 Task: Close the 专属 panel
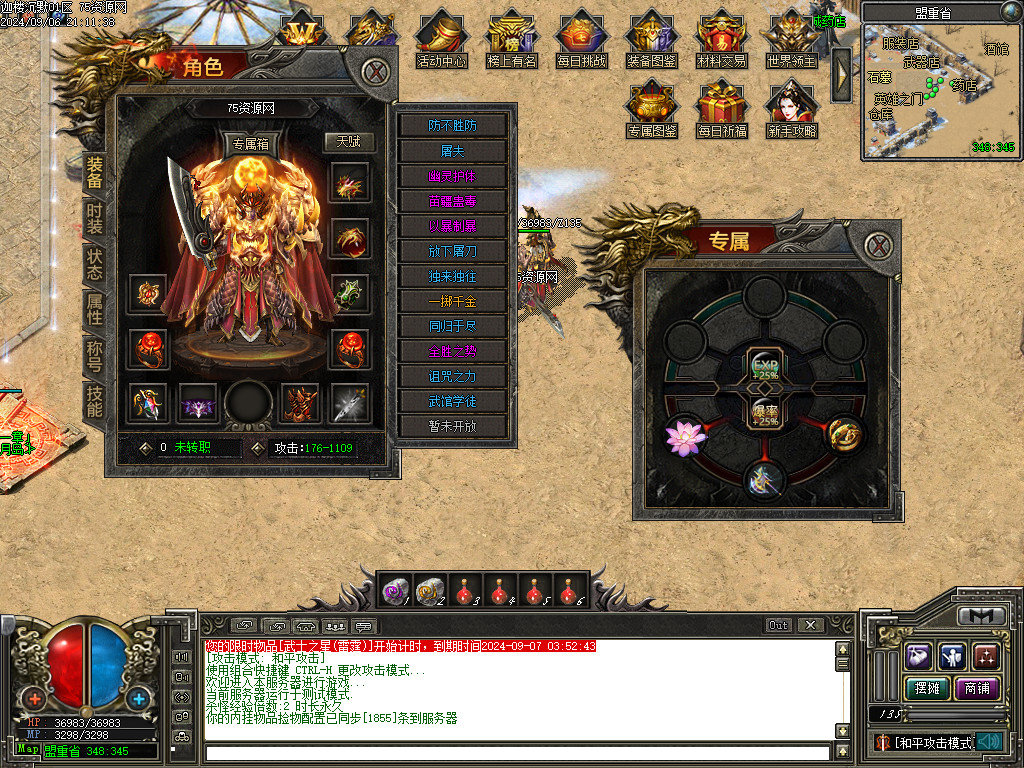click(876, 246)
